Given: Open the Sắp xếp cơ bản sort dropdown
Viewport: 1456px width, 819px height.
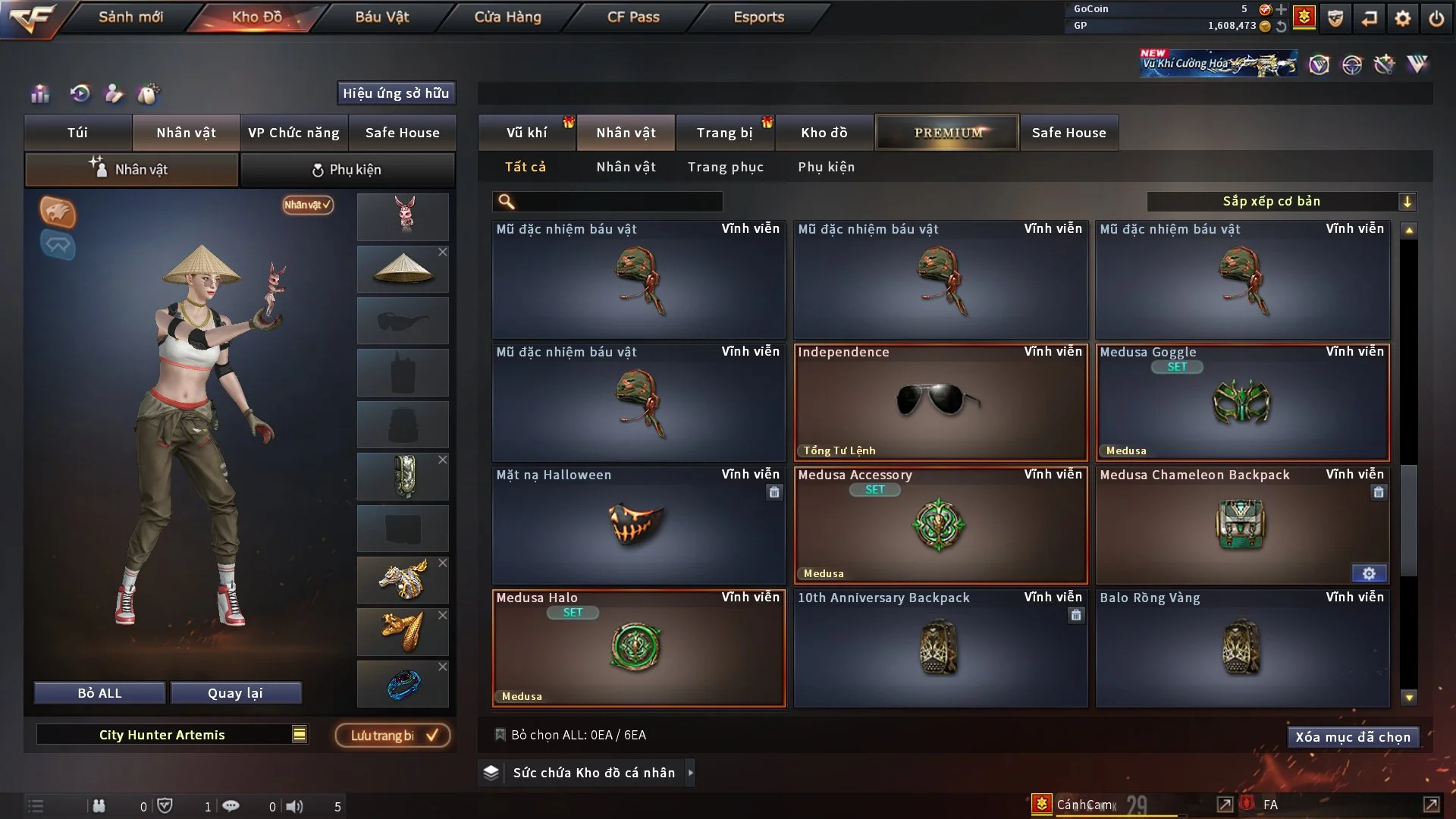Looking at the screenshot, I should click(x=1280, y=202).
